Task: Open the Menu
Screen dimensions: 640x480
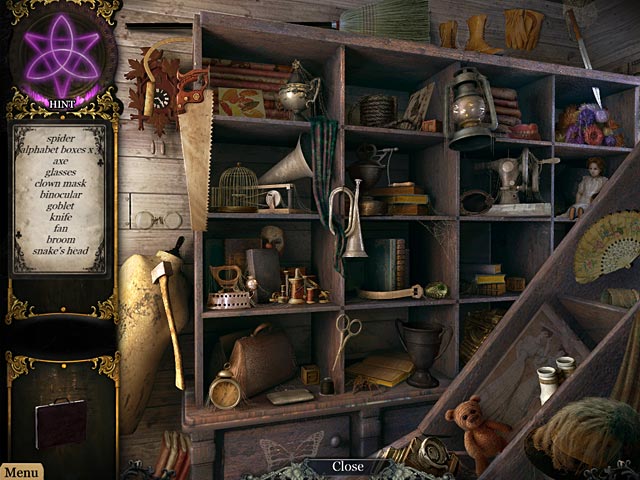Action: coord(21,471)
